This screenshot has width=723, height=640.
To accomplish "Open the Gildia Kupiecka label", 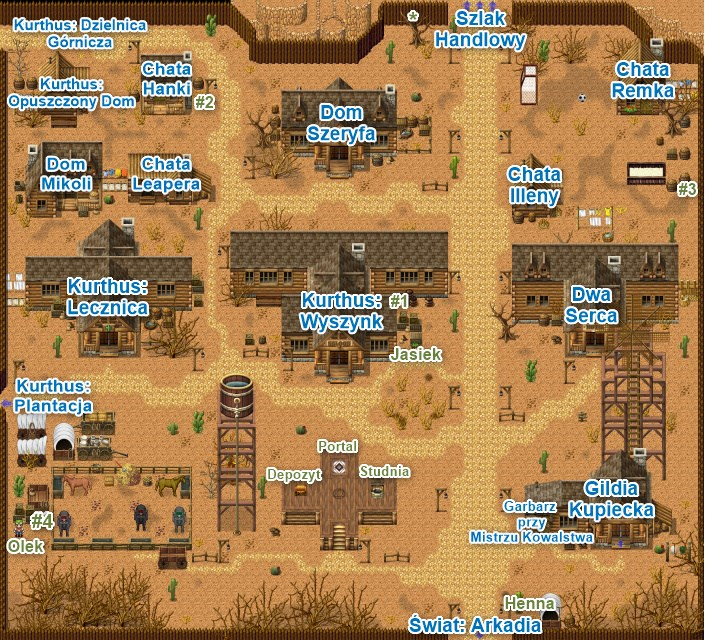I will click(611, 498).
